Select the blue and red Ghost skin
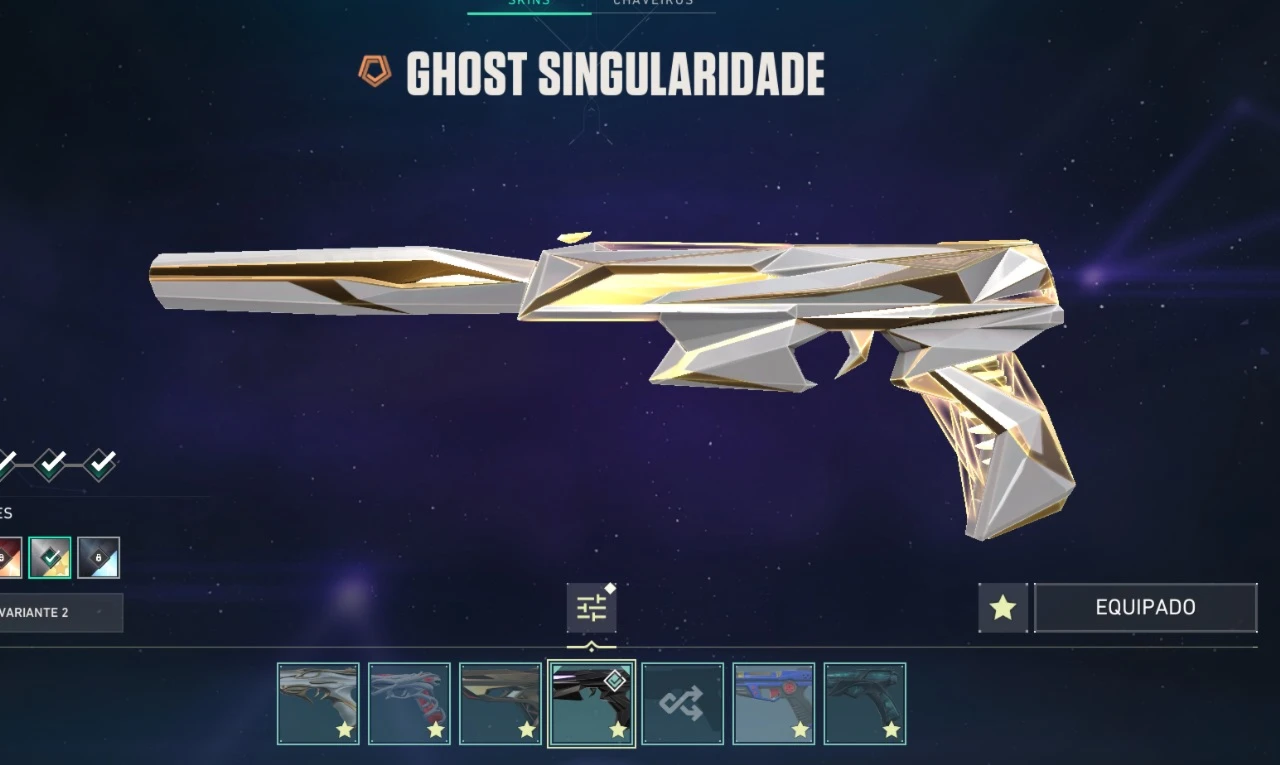This screenshot has height=765, width=1280. [x=773, y=703]
